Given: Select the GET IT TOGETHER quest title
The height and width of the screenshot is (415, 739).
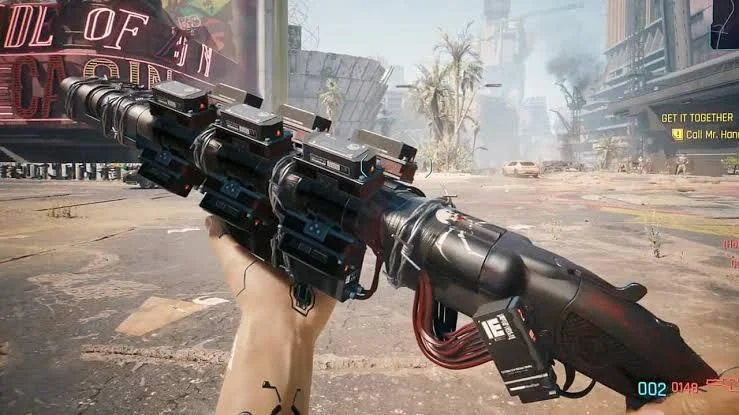Looking at the screenshot, I should tap(697, 117).
